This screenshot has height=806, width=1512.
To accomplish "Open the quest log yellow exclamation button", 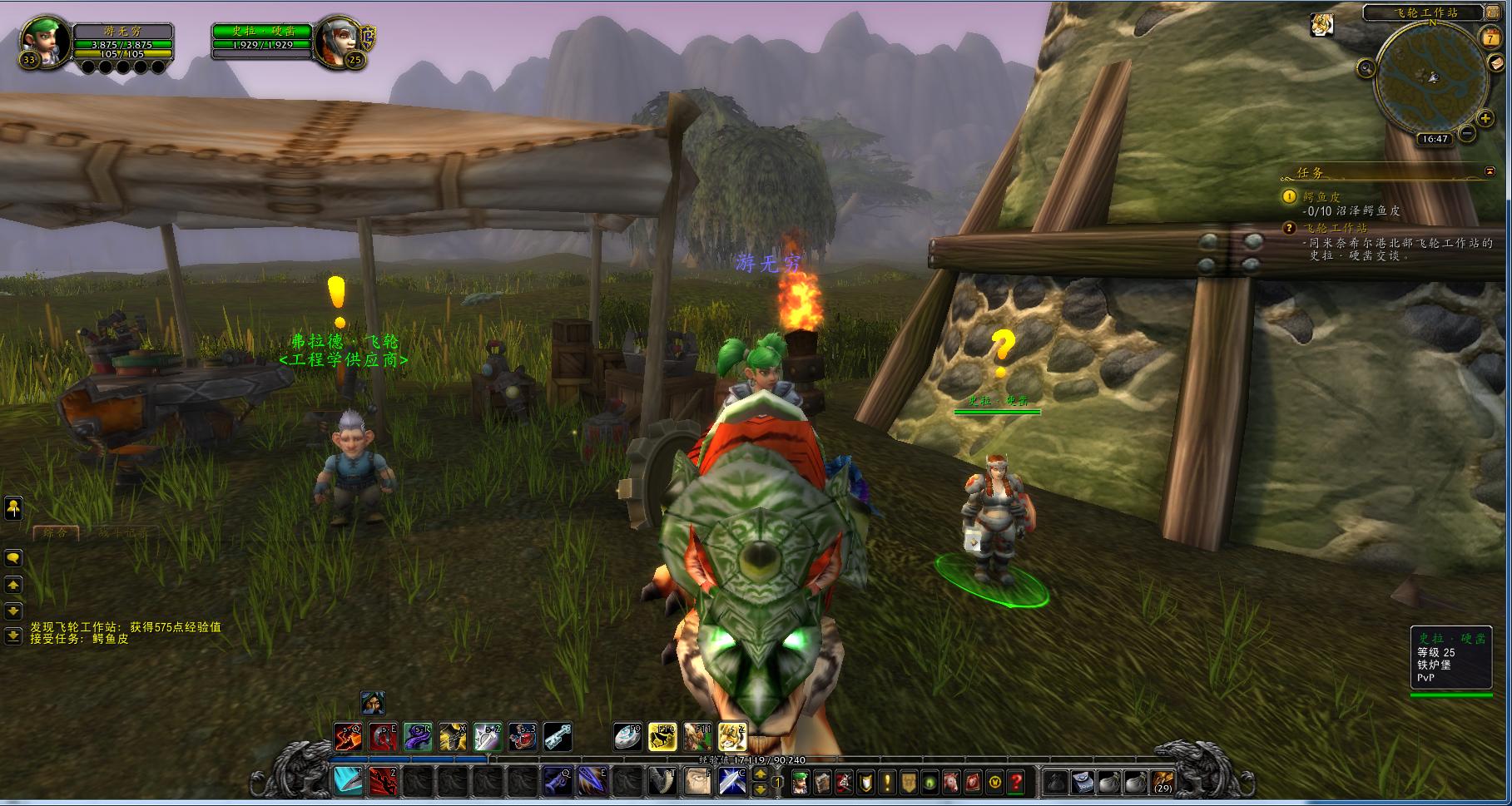I will pyautogui.click(x=886, y=782).
